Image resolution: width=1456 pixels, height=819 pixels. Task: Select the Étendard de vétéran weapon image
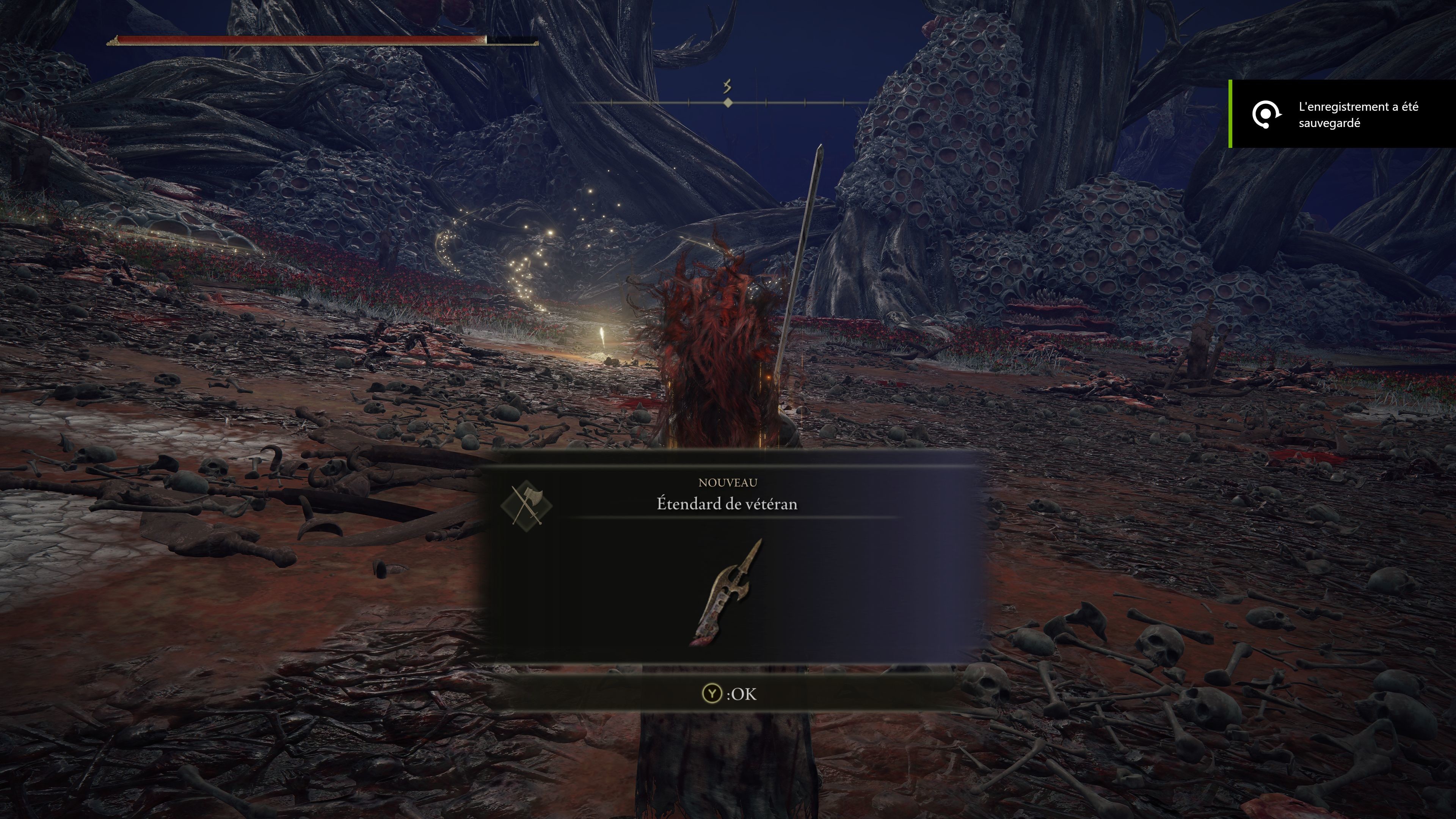coord(726,592)
